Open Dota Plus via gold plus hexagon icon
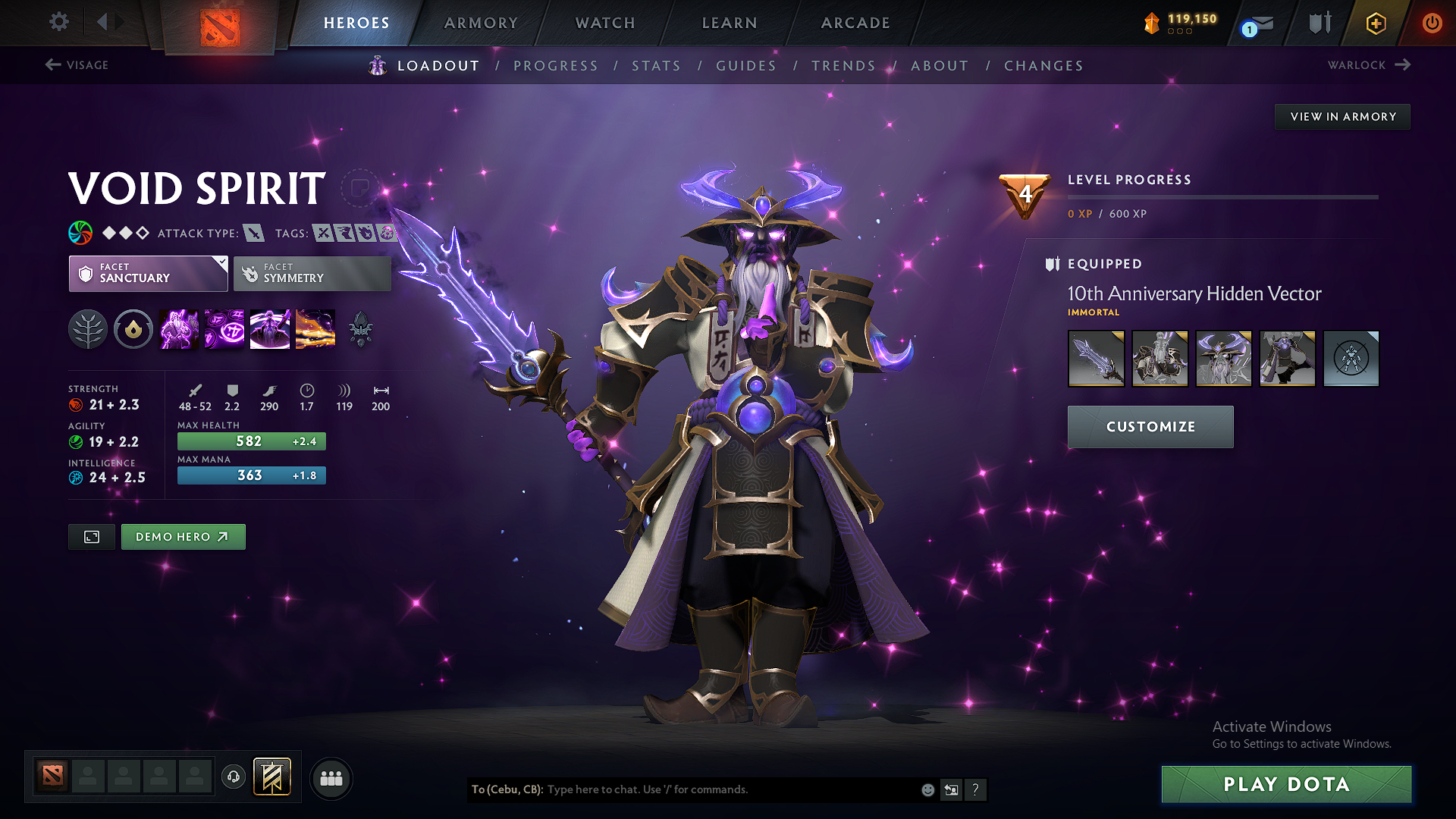The width and height of the screenshot is (1456, 819). [x=1375, y=23]
